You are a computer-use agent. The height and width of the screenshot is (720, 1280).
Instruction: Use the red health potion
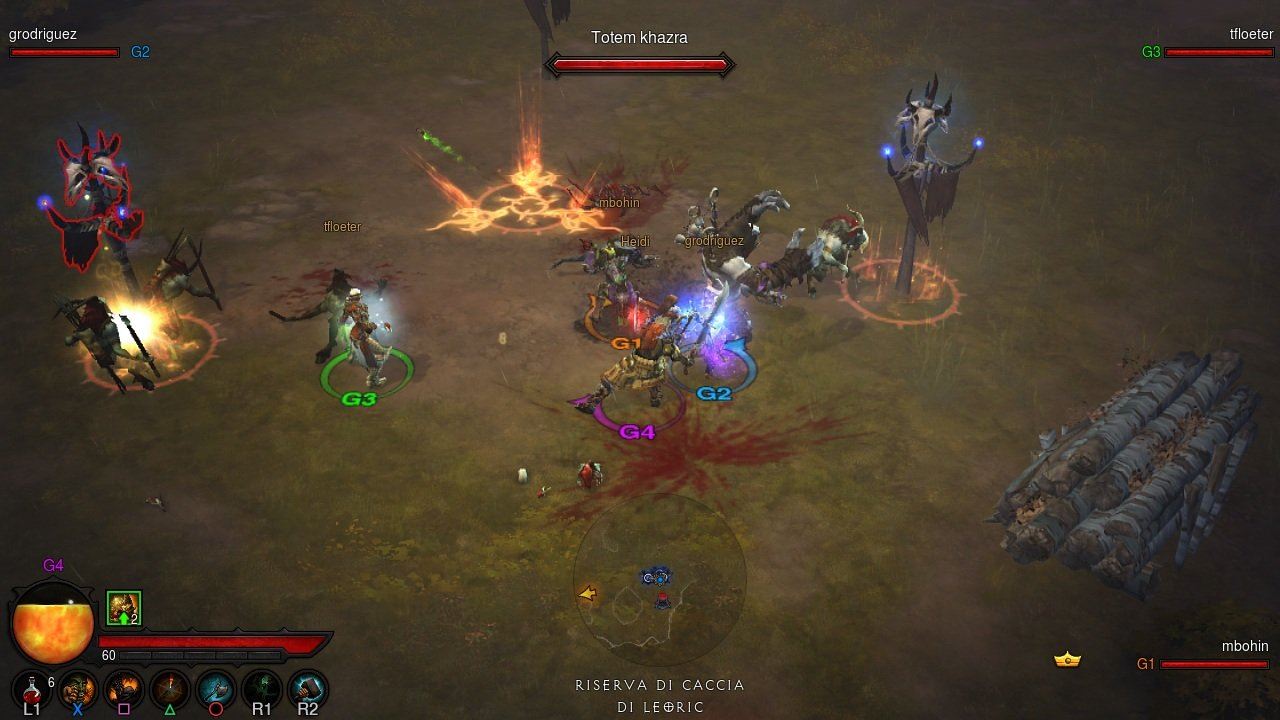(x=32, y=689)
